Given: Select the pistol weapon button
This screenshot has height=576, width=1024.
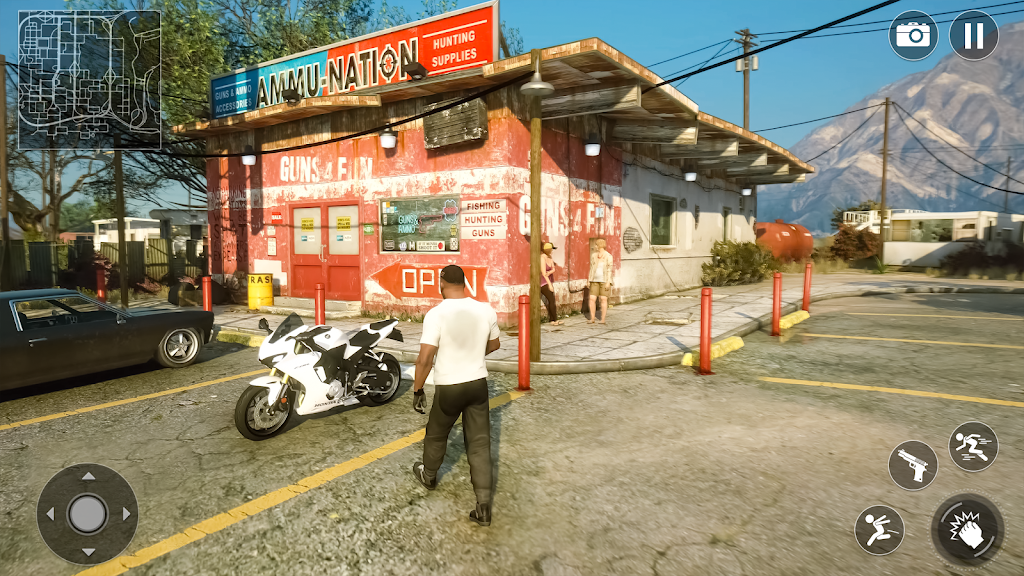Looking at the screenshot, I should pos(912,465).
